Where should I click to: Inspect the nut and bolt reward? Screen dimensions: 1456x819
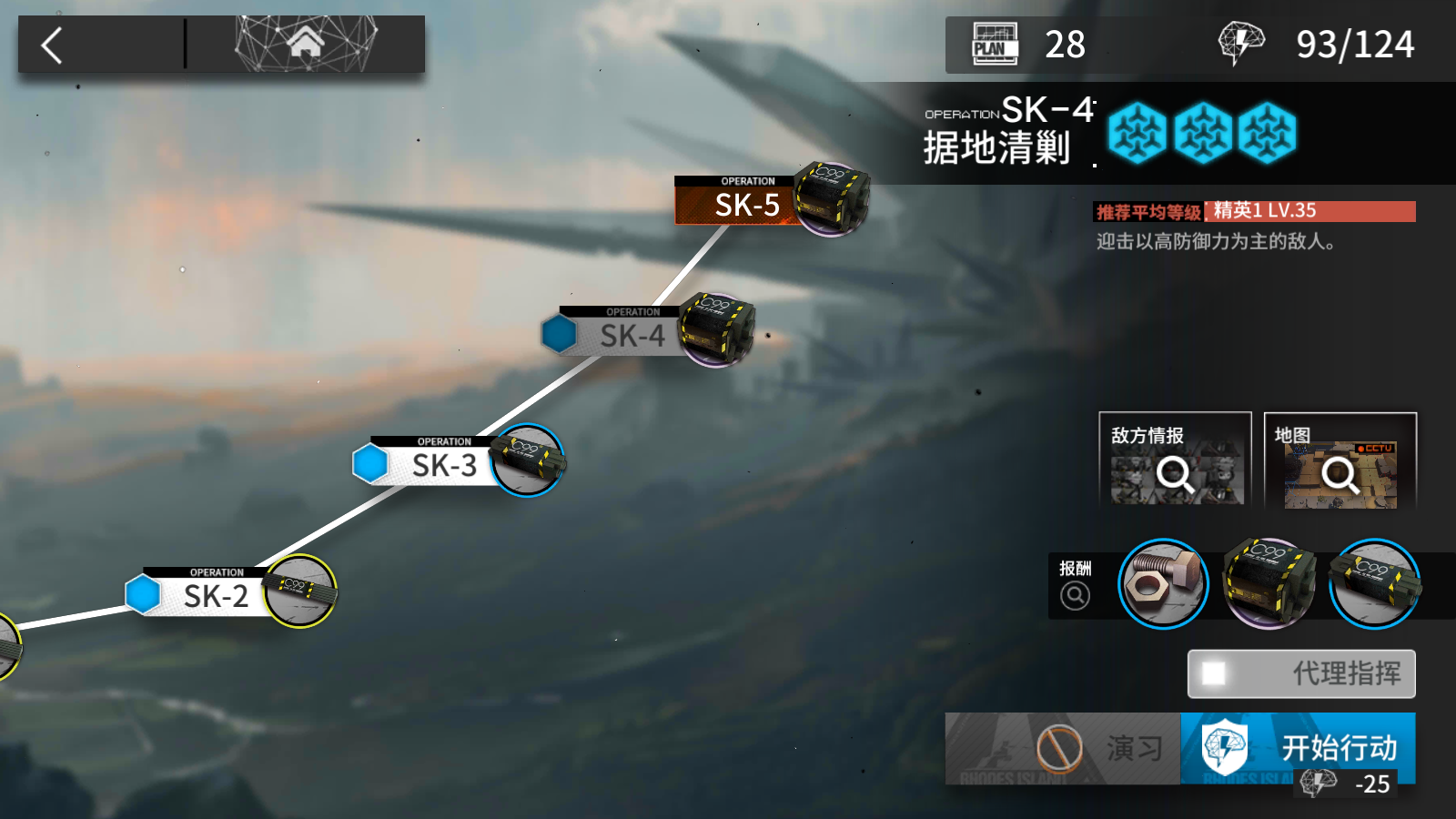coord(1163,584)
